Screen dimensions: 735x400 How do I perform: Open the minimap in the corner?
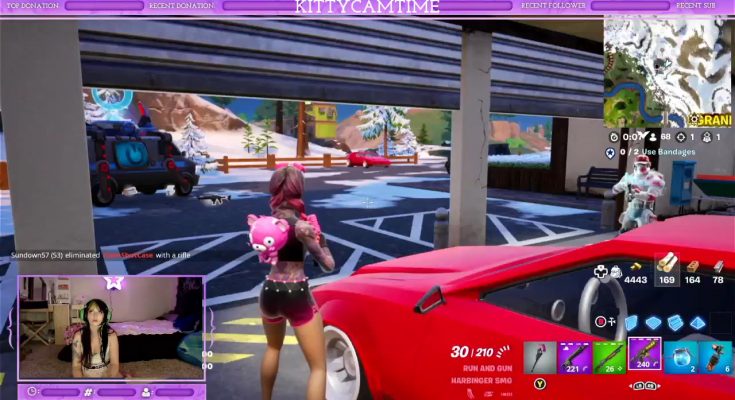pos(667,67)
